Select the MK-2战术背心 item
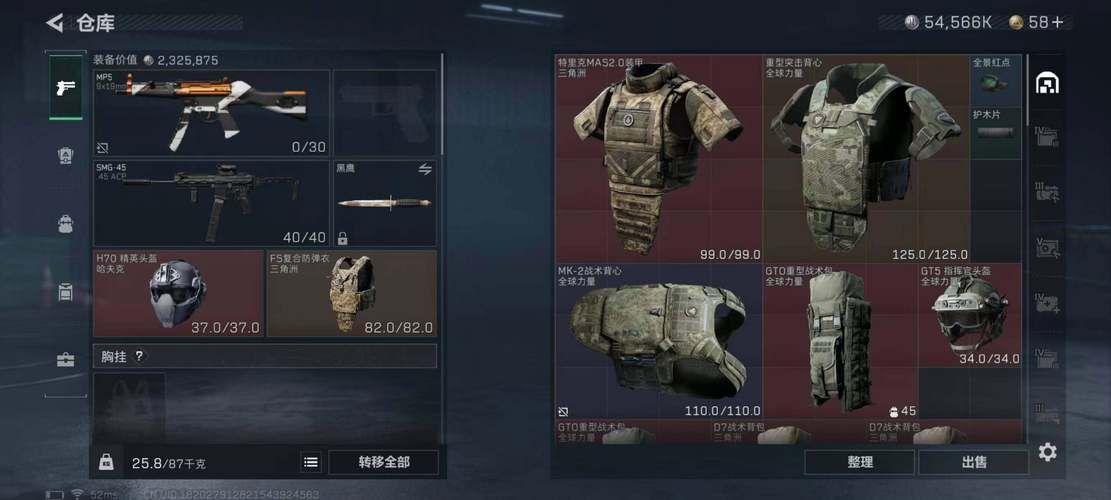1111x500 pixels. pos(659,341)
